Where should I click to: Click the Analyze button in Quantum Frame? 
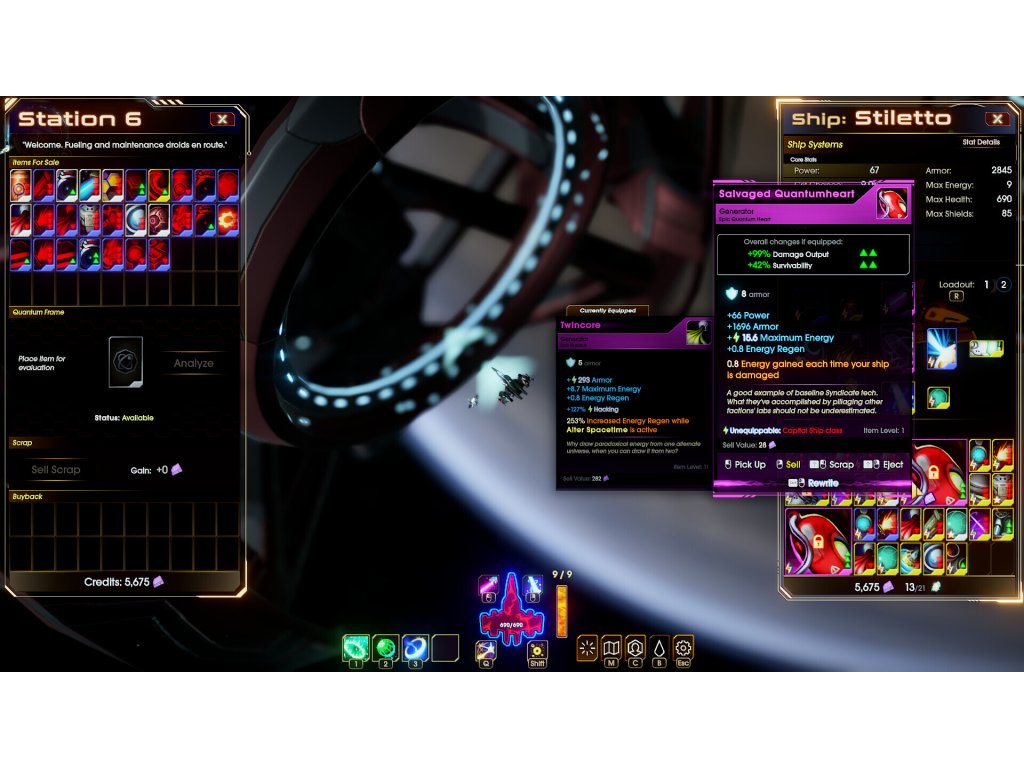pyautogui.click(x=193, y=363)
